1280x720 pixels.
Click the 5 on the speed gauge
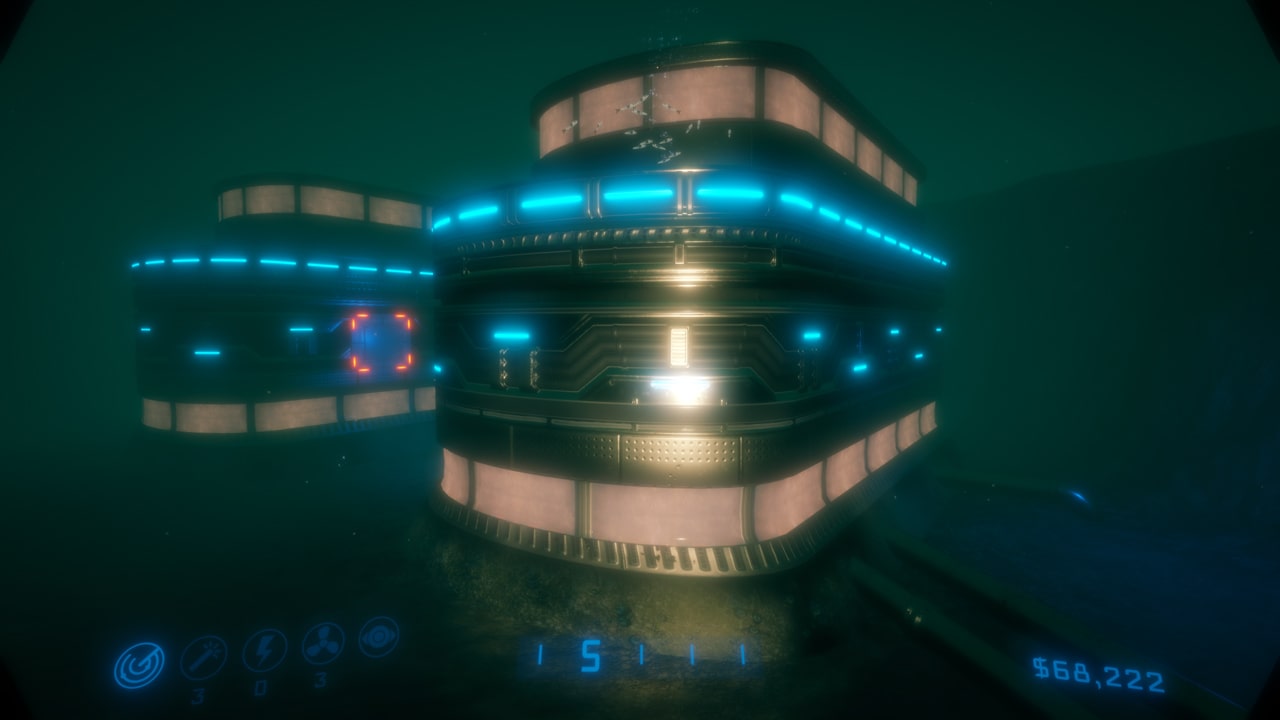591,655
